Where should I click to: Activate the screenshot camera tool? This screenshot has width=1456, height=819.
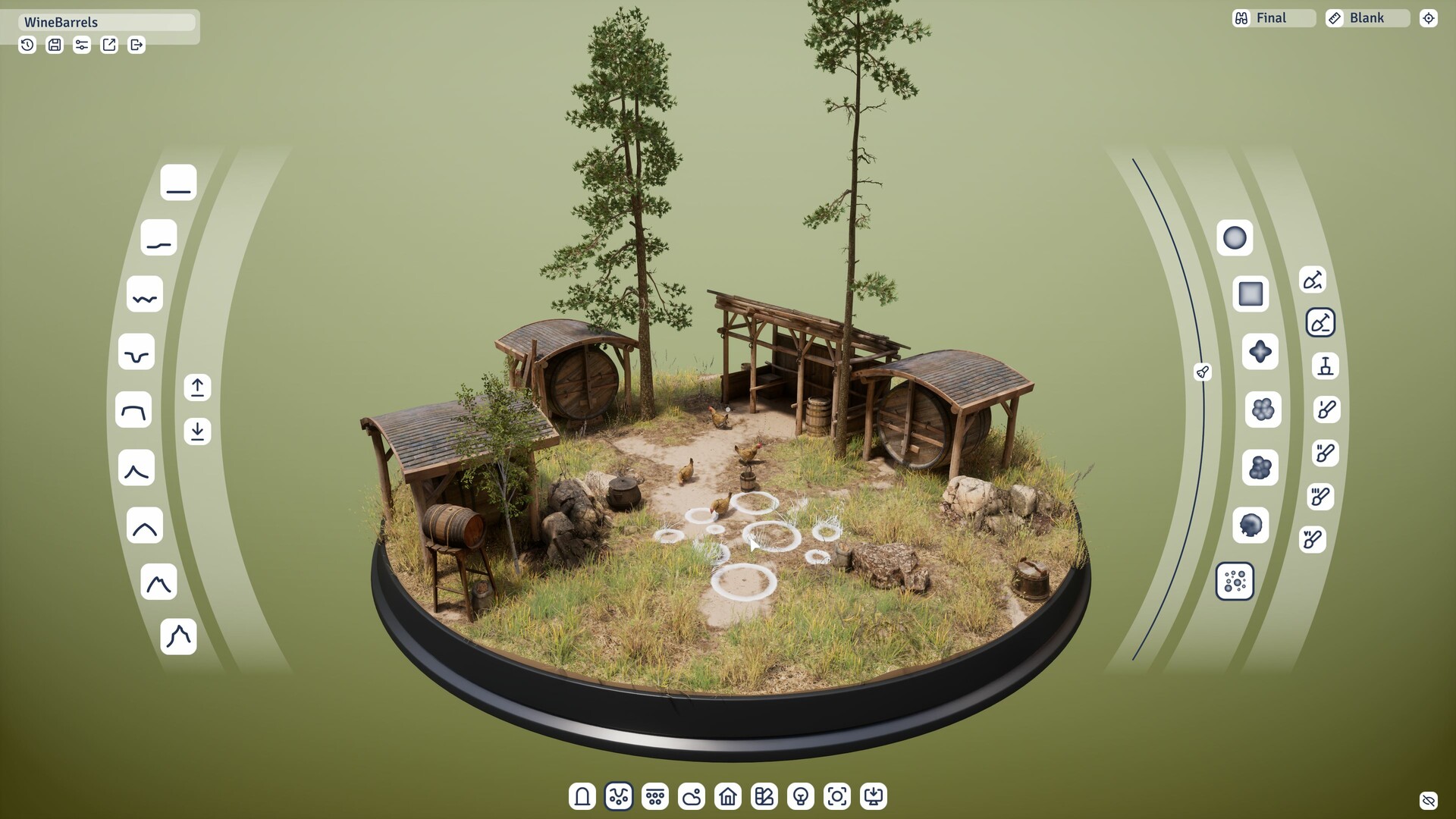[837, 796]
